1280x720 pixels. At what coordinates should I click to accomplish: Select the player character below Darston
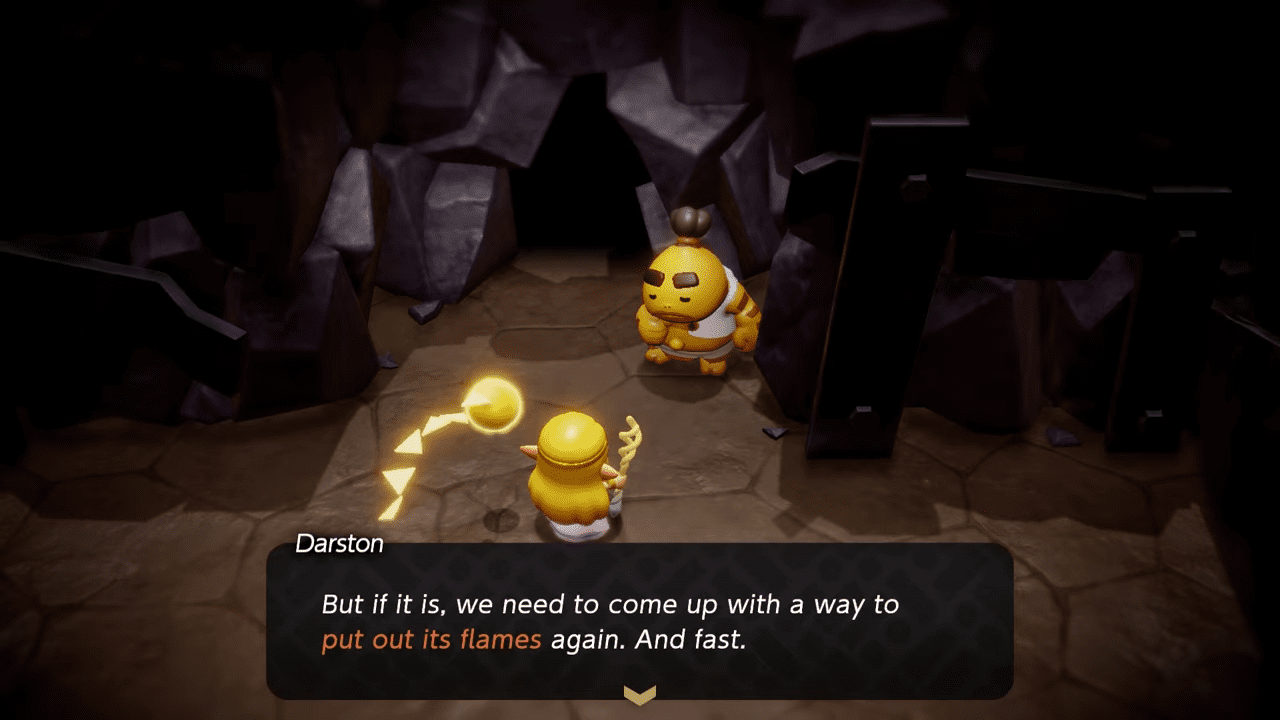568,470
